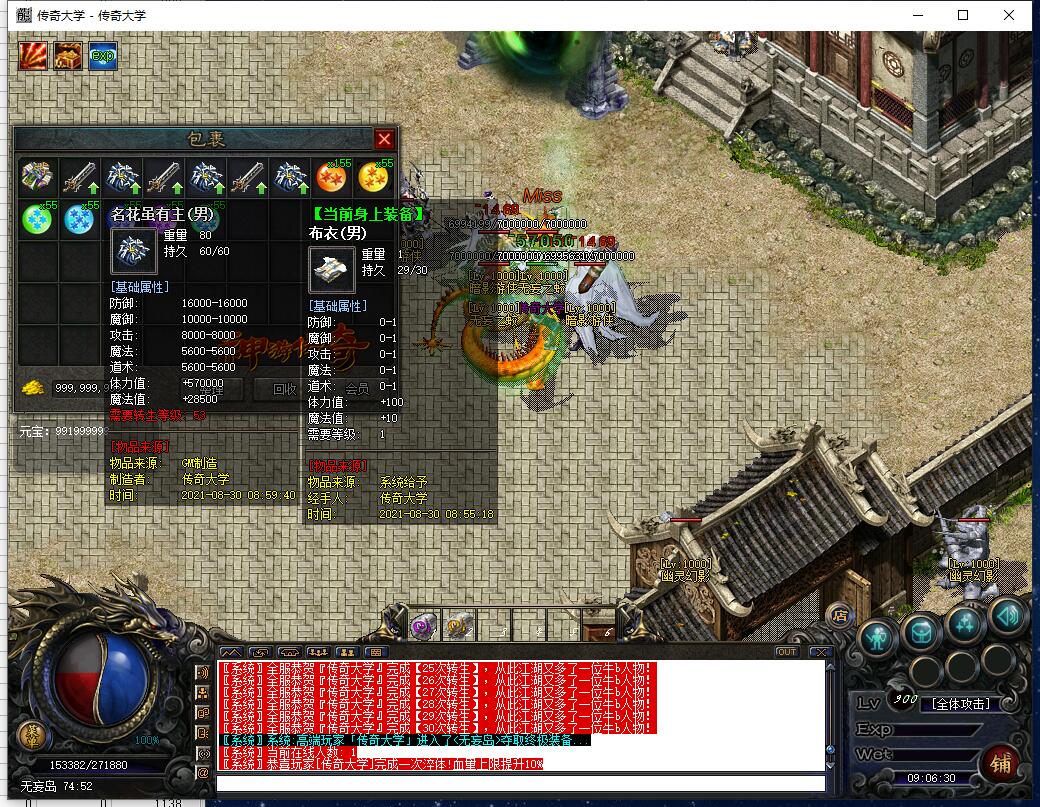Use the yellow scroll in the hotbar
The width and height of the screenshot is (1040, 807).
(459, 626)
